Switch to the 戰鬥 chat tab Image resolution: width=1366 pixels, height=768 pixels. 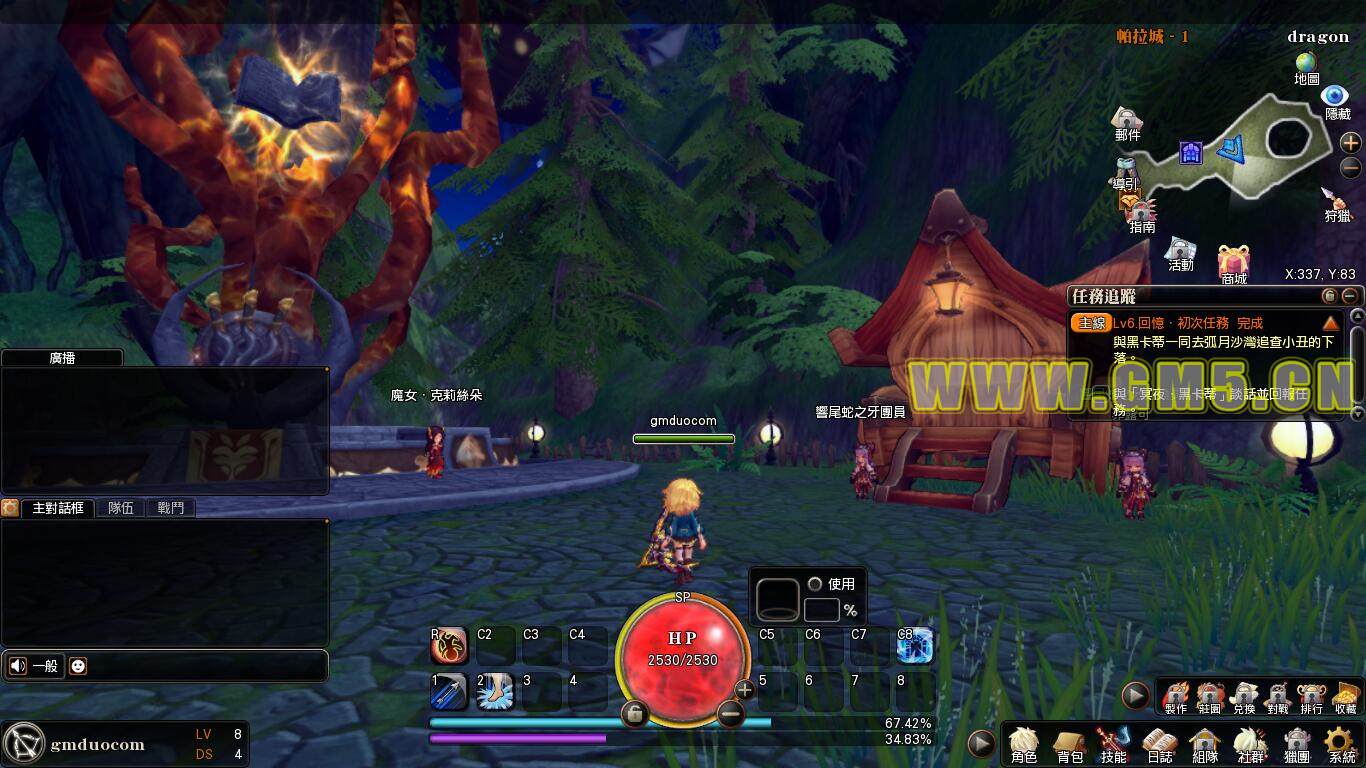(171, 508)
